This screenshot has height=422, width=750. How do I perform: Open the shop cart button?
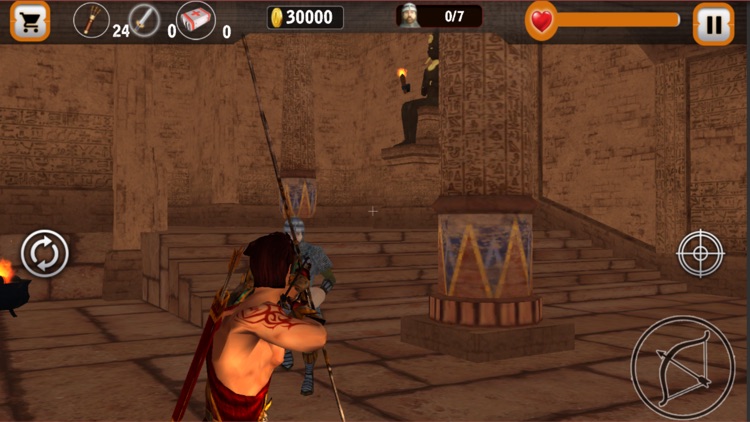[29, 21]
